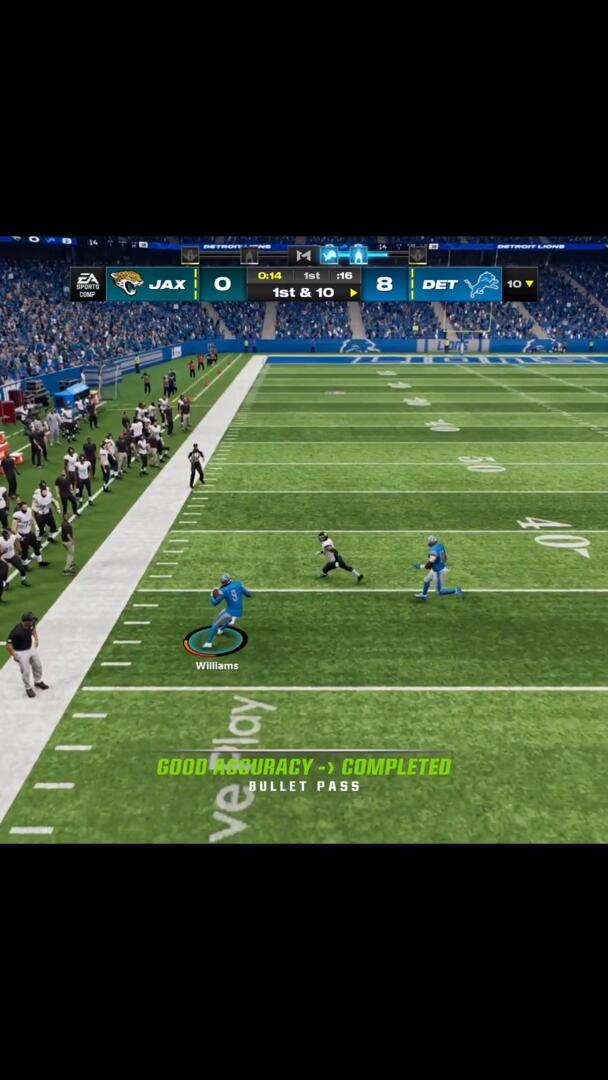Select the Williams player marker ring
608x1080 pixels.
215,641
